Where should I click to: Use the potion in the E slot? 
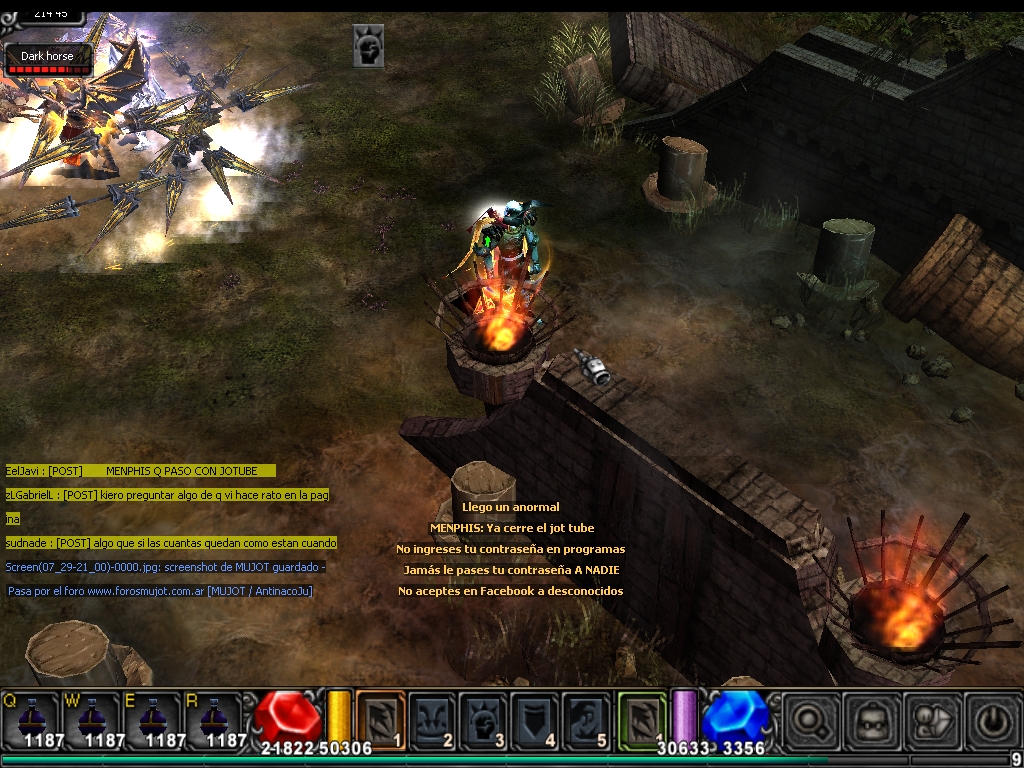coord(154,718)
